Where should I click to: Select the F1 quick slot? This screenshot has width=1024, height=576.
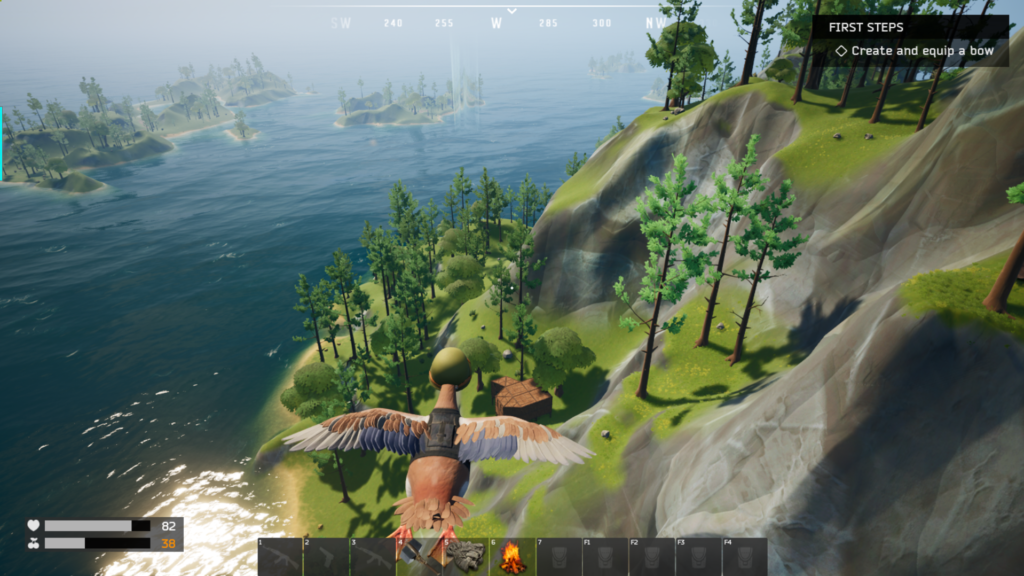coord(604,557)
